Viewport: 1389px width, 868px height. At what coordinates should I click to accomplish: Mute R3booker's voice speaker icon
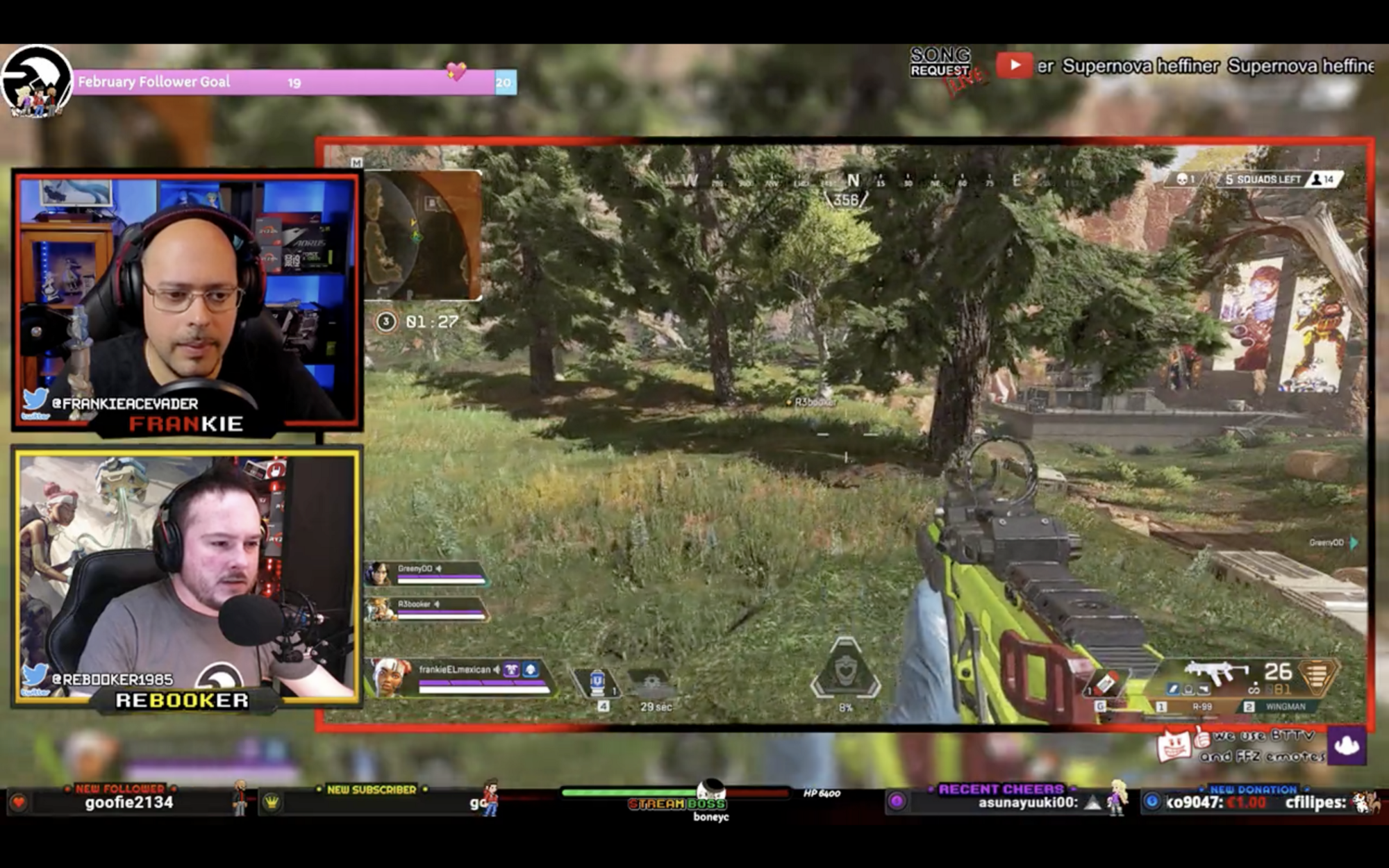click(x=438, y=604)
